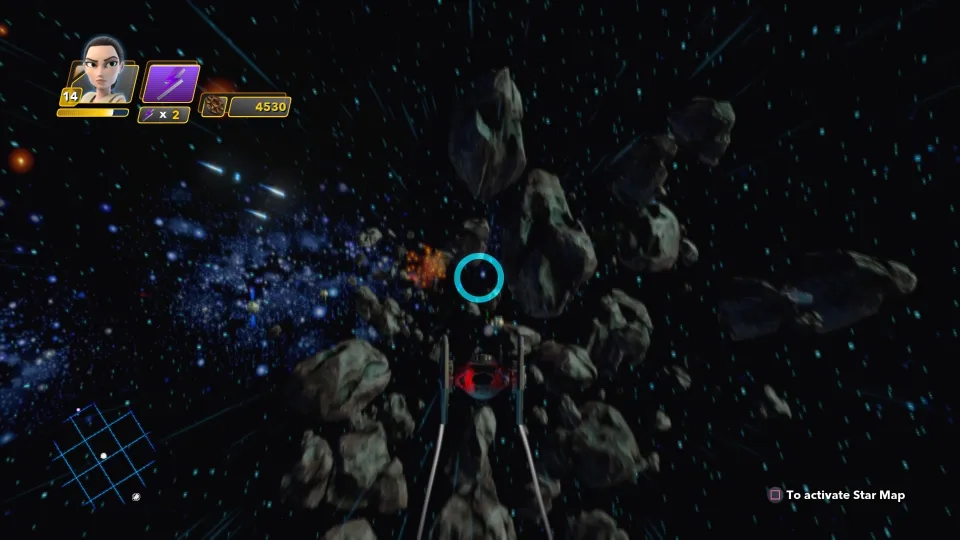Click the currency icon beside 4530
This screenshot has height=540, width=960.
[213, 106]
